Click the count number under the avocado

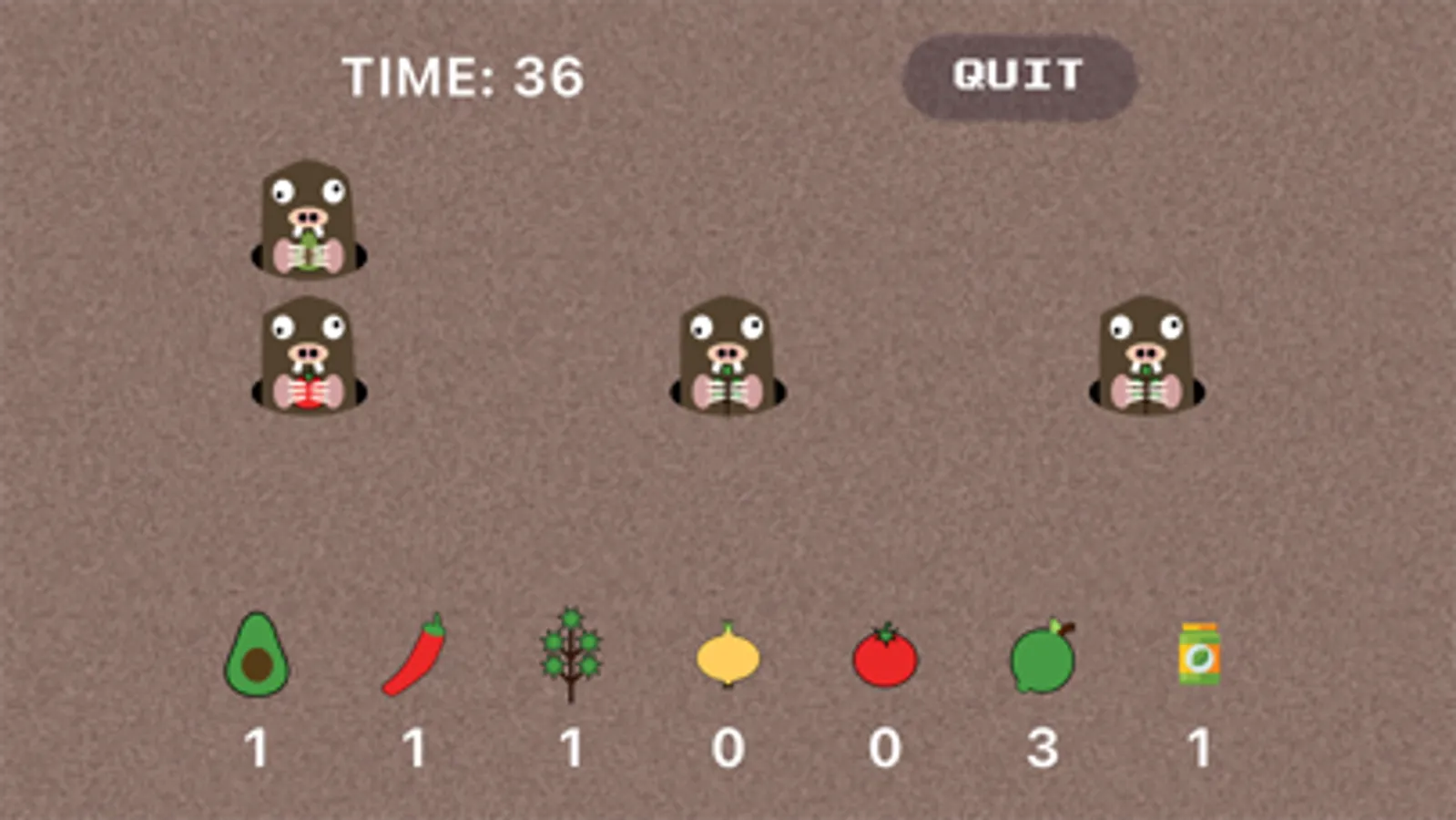(257, 747)
